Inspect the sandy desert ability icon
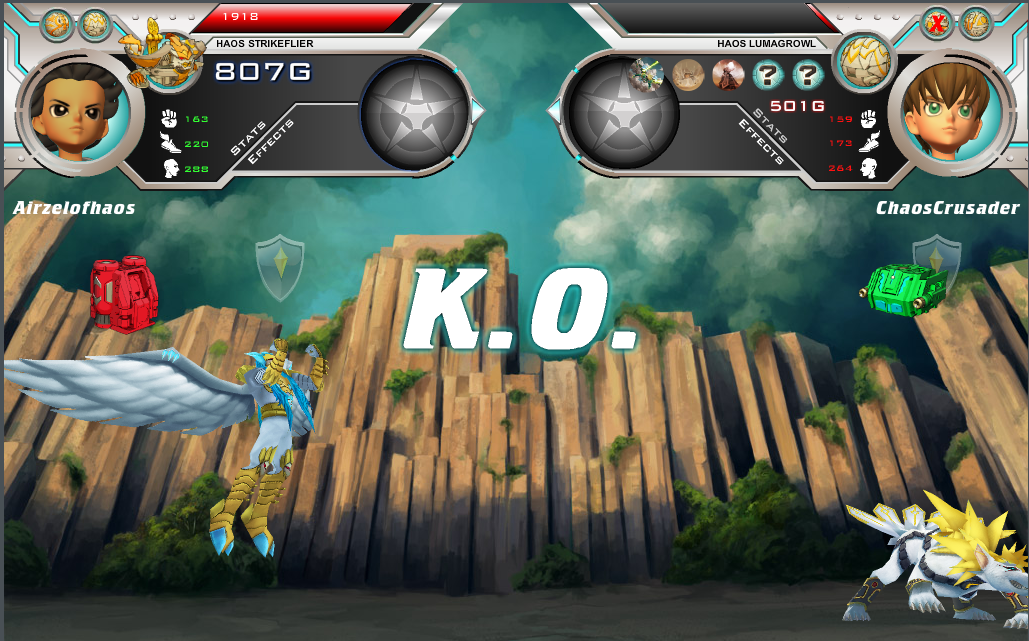1029x641 pixels. point(688,75)
